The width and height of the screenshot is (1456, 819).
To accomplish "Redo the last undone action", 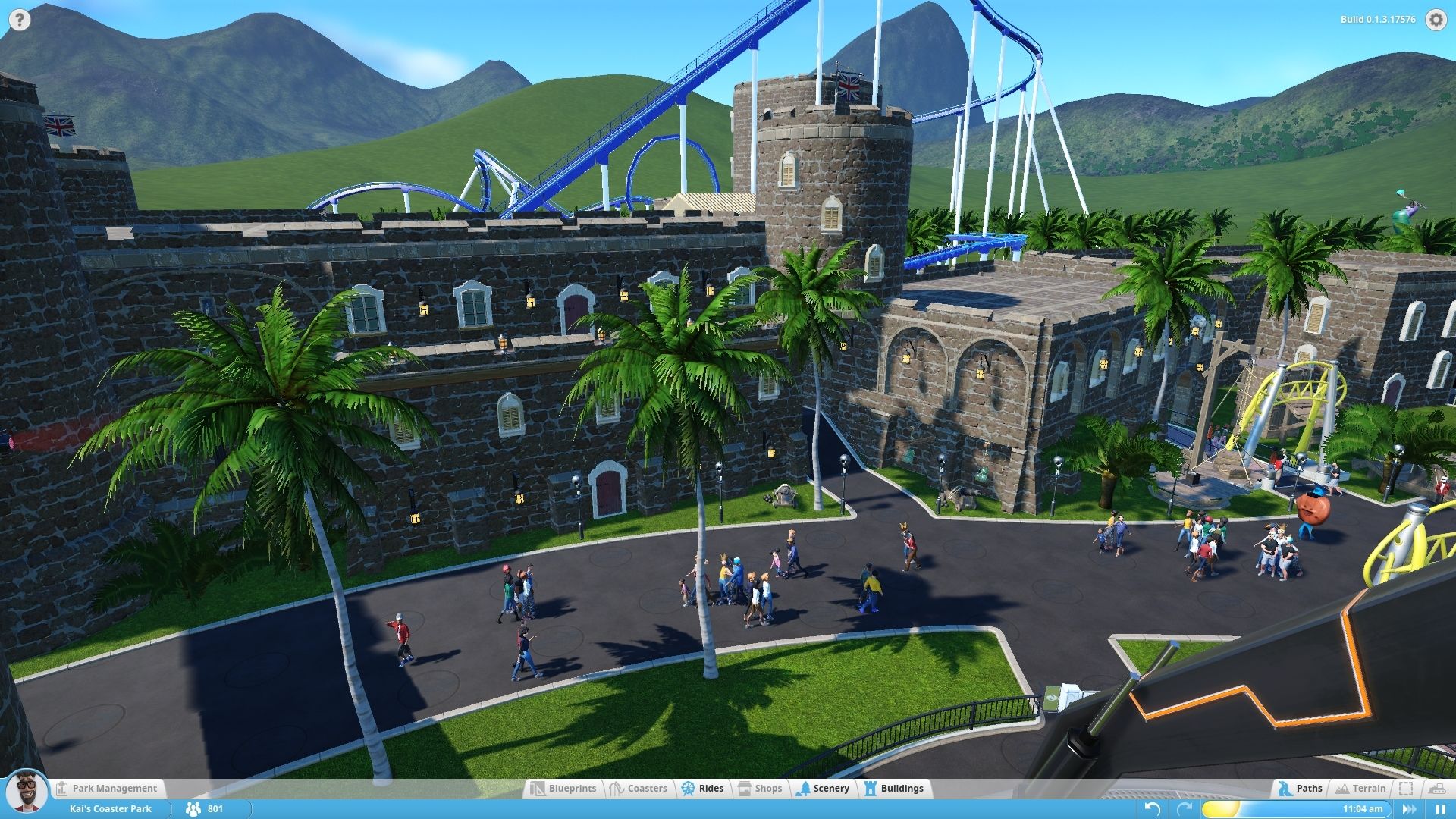I will coord(1184,809).
